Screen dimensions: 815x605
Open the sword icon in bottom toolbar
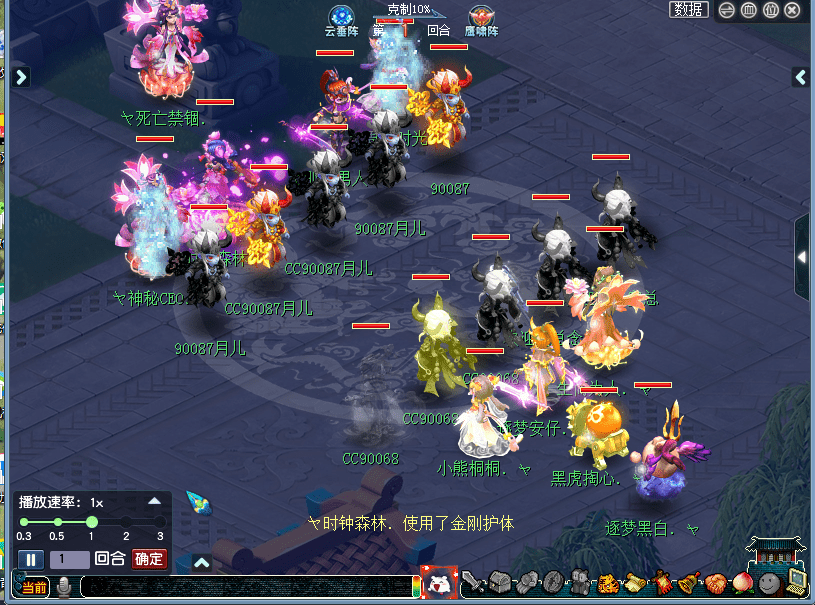(x=473, y=582)
